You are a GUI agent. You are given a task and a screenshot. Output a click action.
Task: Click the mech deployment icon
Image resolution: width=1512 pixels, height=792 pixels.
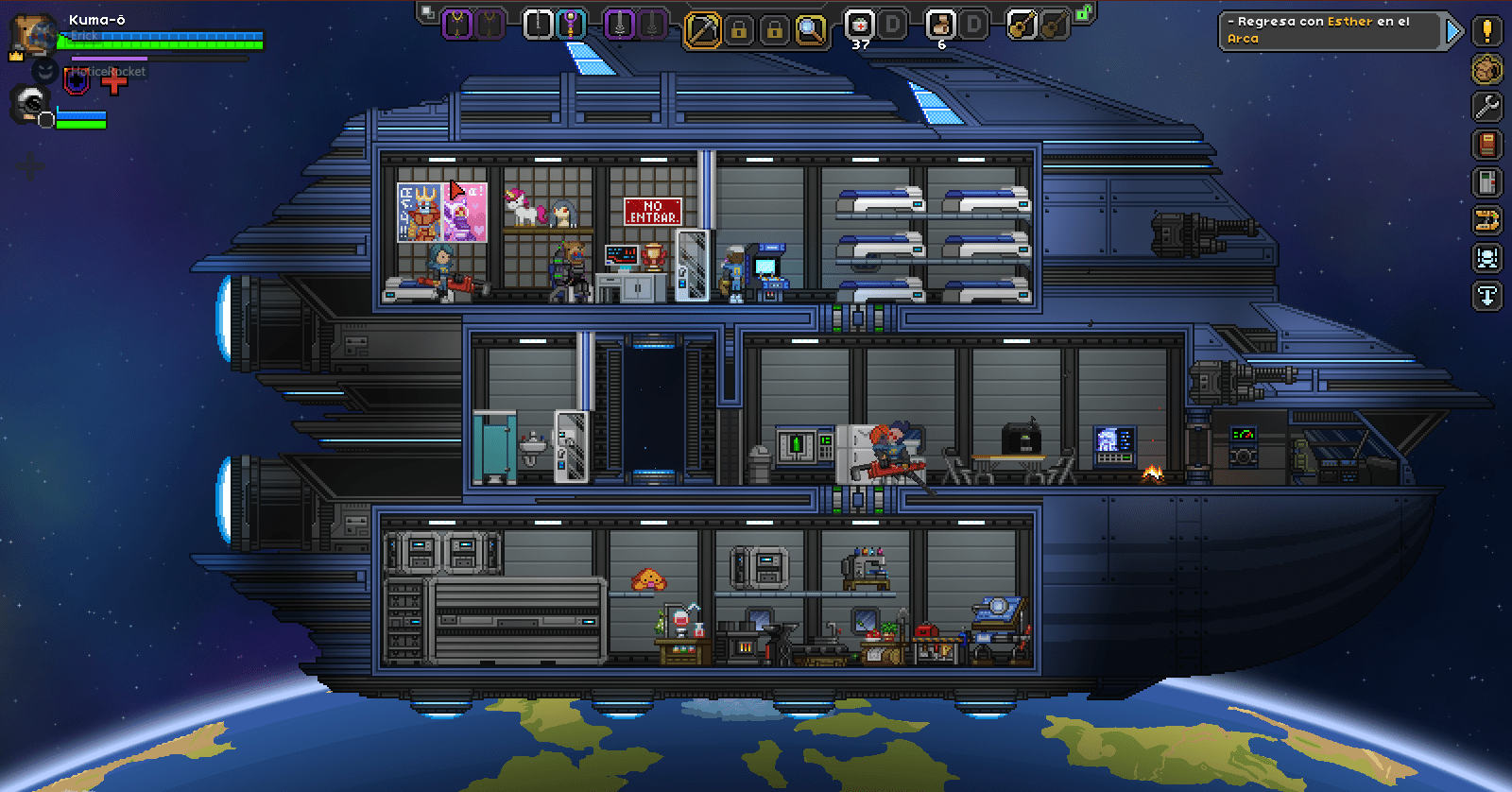1485,258
